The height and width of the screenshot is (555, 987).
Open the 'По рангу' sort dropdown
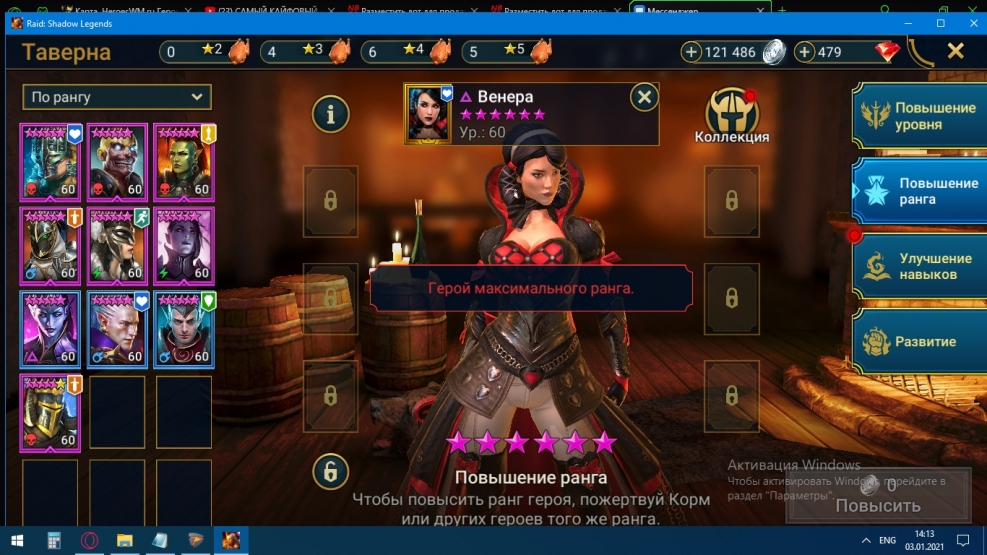pos(117,97)
